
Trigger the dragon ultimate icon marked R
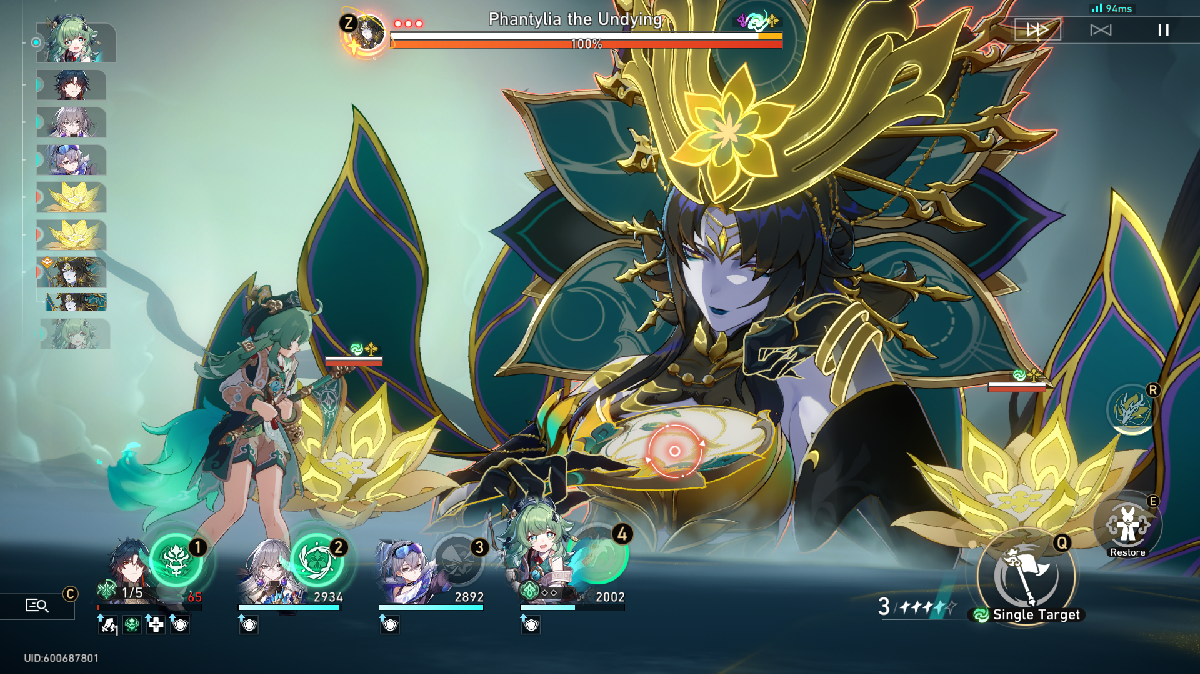point(1130,410)
